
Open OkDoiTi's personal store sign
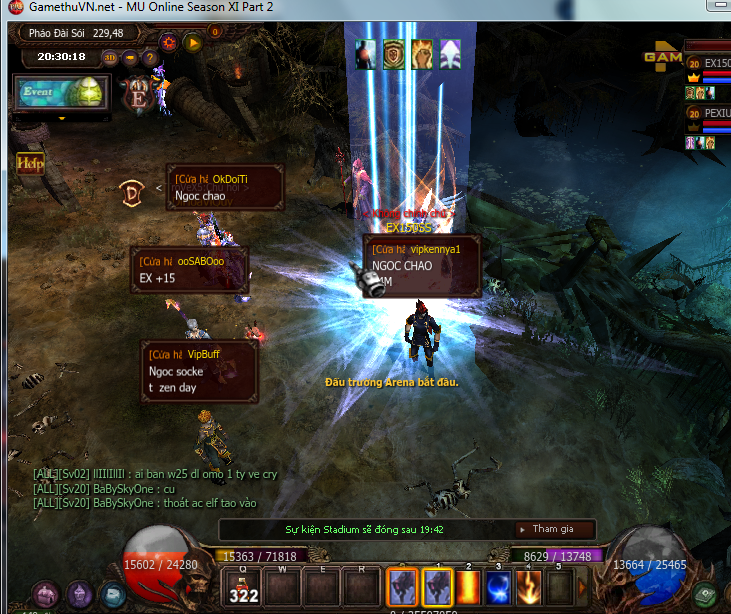[x=225, y=188]
